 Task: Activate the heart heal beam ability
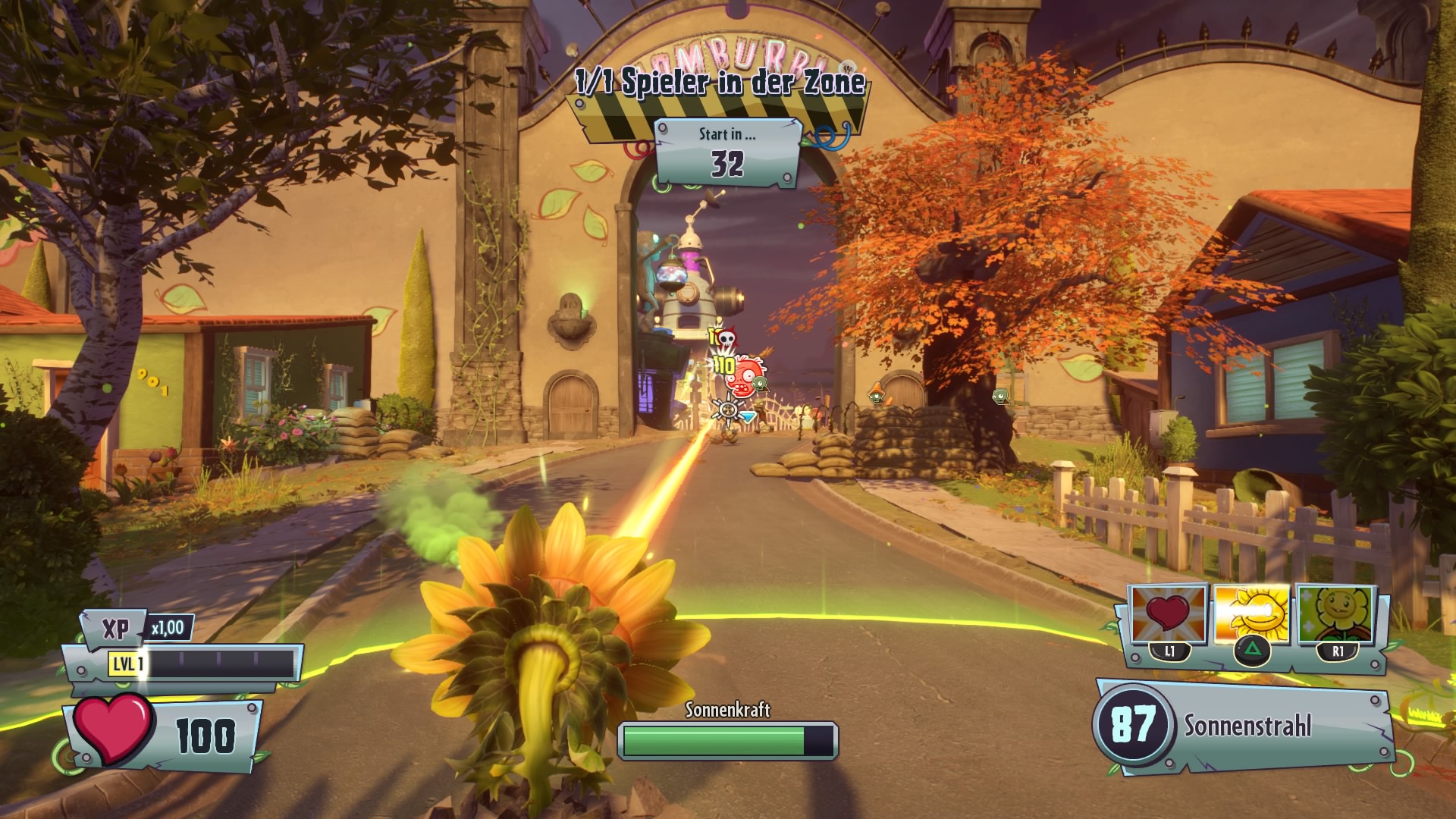(x=1169, y=616)
